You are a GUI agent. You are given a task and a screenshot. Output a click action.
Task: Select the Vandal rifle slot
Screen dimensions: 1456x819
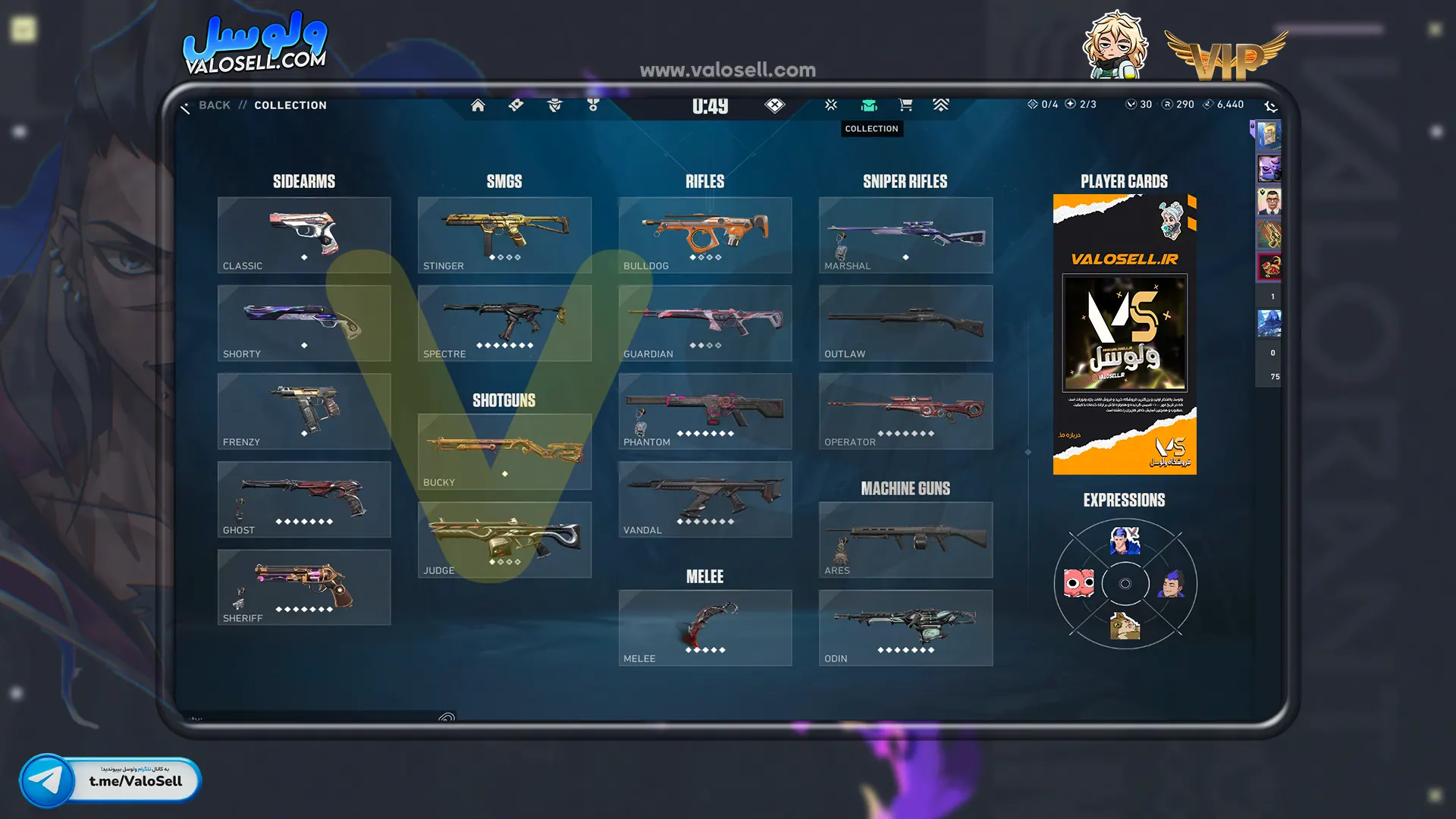coord(704,499)
